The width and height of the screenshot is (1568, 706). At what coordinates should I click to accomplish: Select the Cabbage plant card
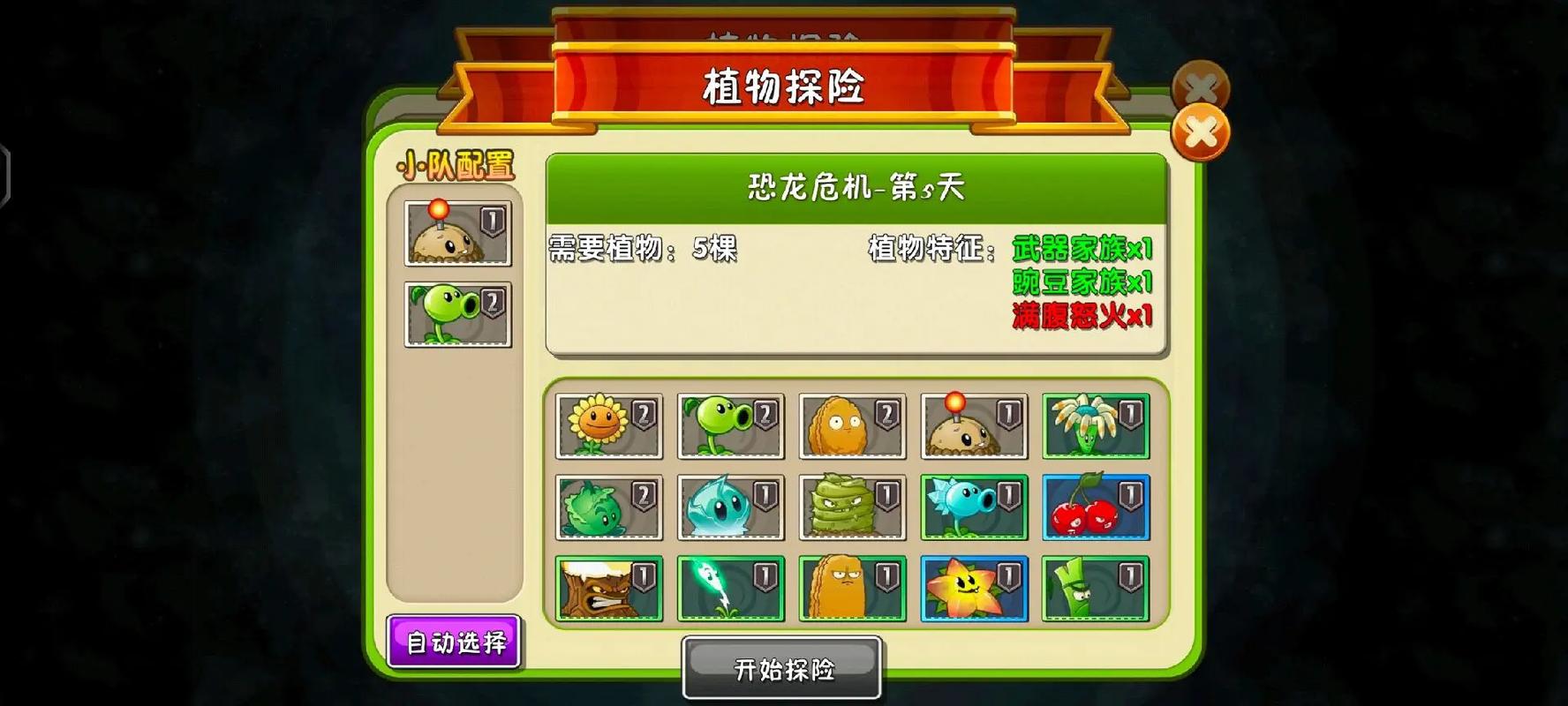(x=609, y=507)
